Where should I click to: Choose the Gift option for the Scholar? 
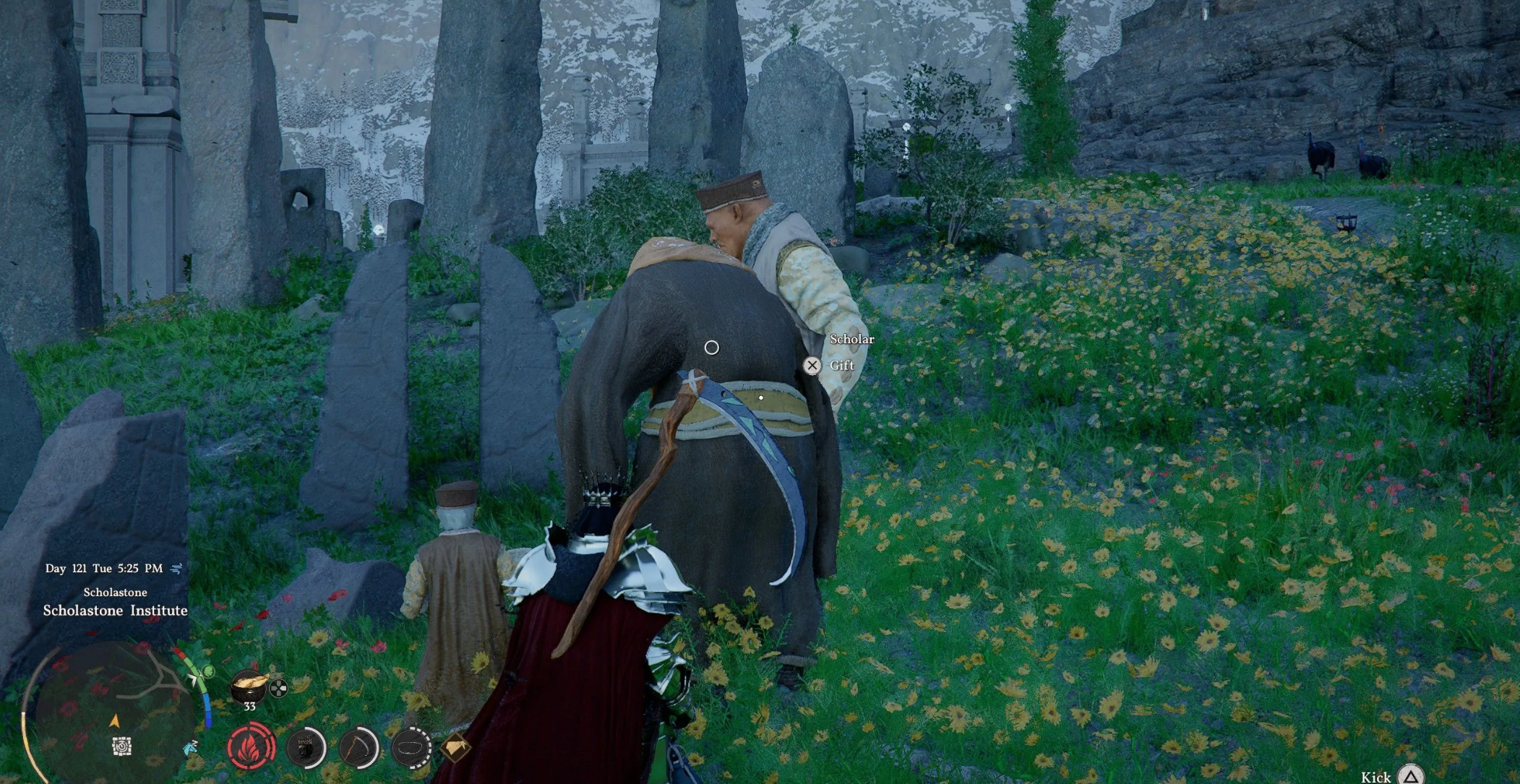click(x=812, y=366)
